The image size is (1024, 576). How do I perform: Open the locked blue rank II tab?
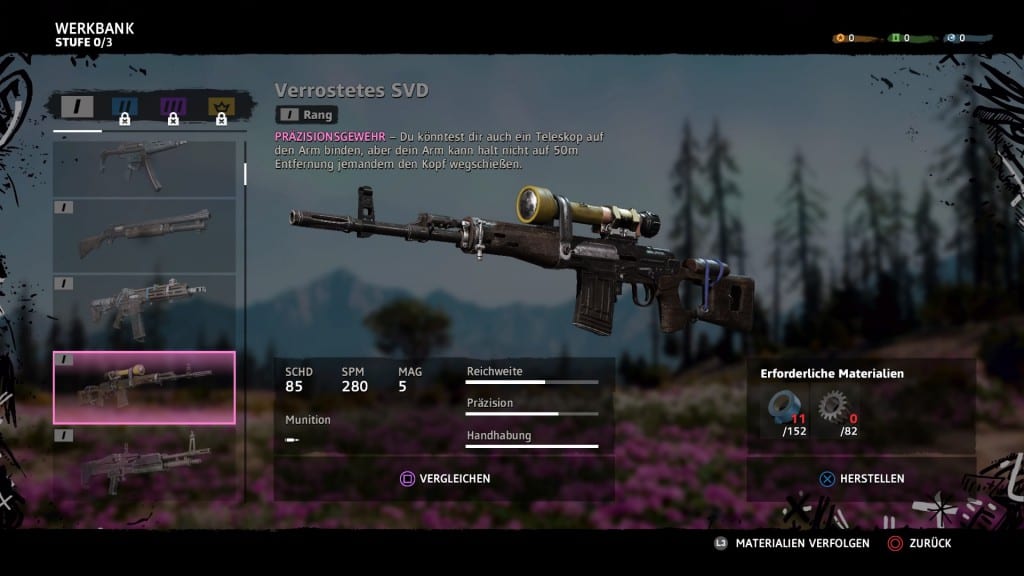click(125, 108)
